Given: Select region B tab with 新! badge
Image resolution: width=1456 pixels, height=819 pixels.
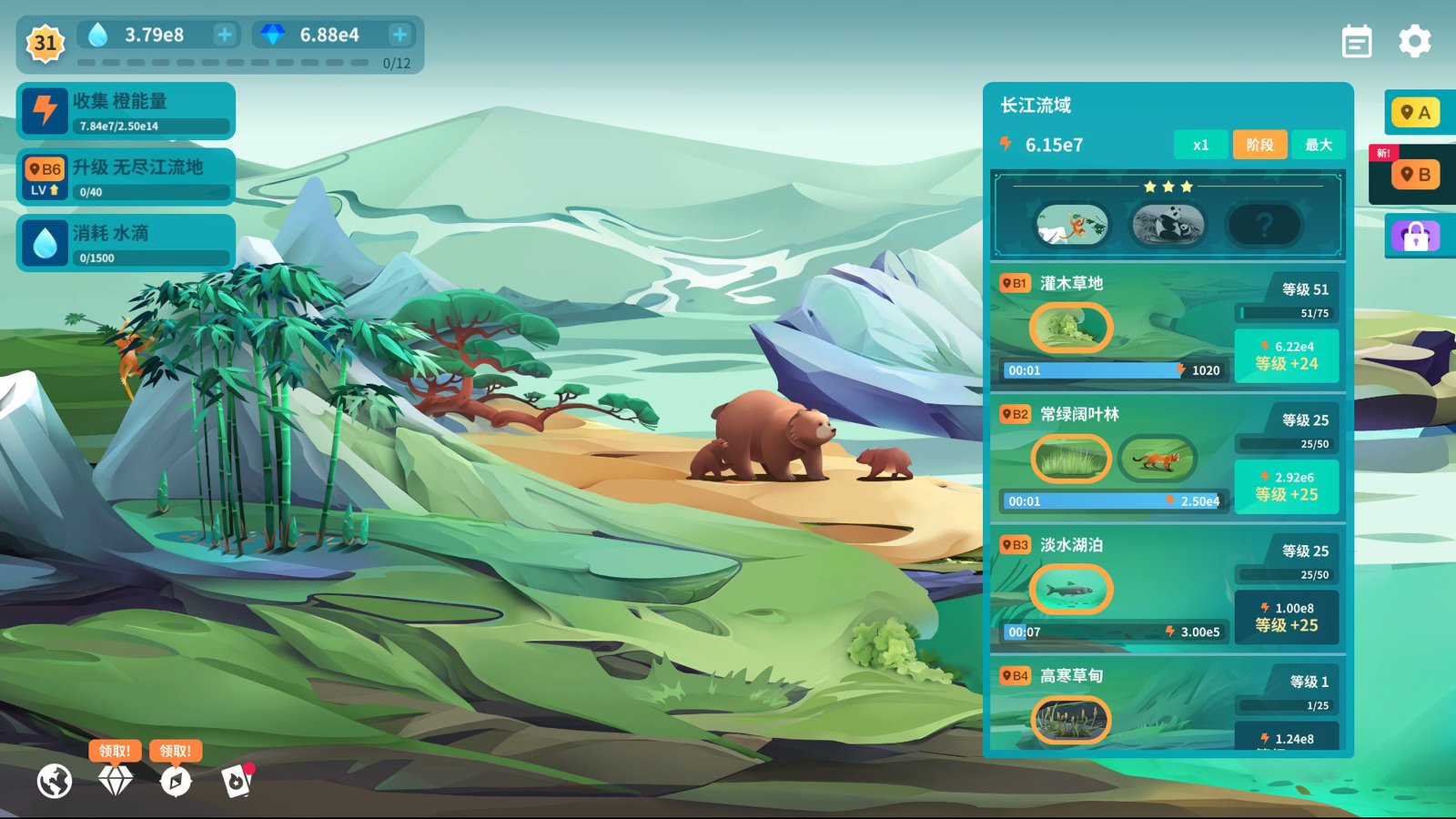Looking at the screenshot, I should 1418,174.
